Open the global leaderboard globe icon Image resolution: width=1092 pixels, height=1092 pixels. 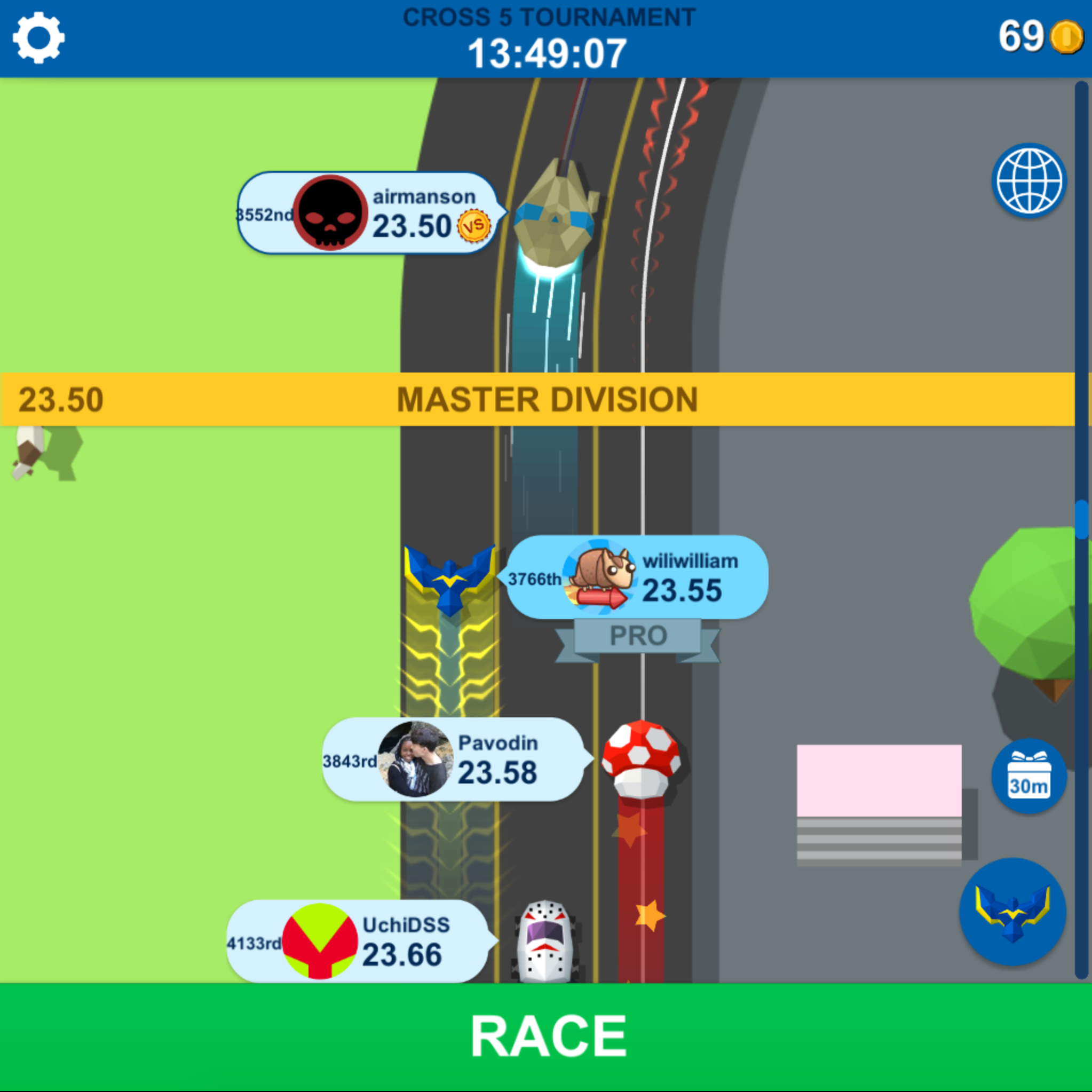click(1028, 181)
